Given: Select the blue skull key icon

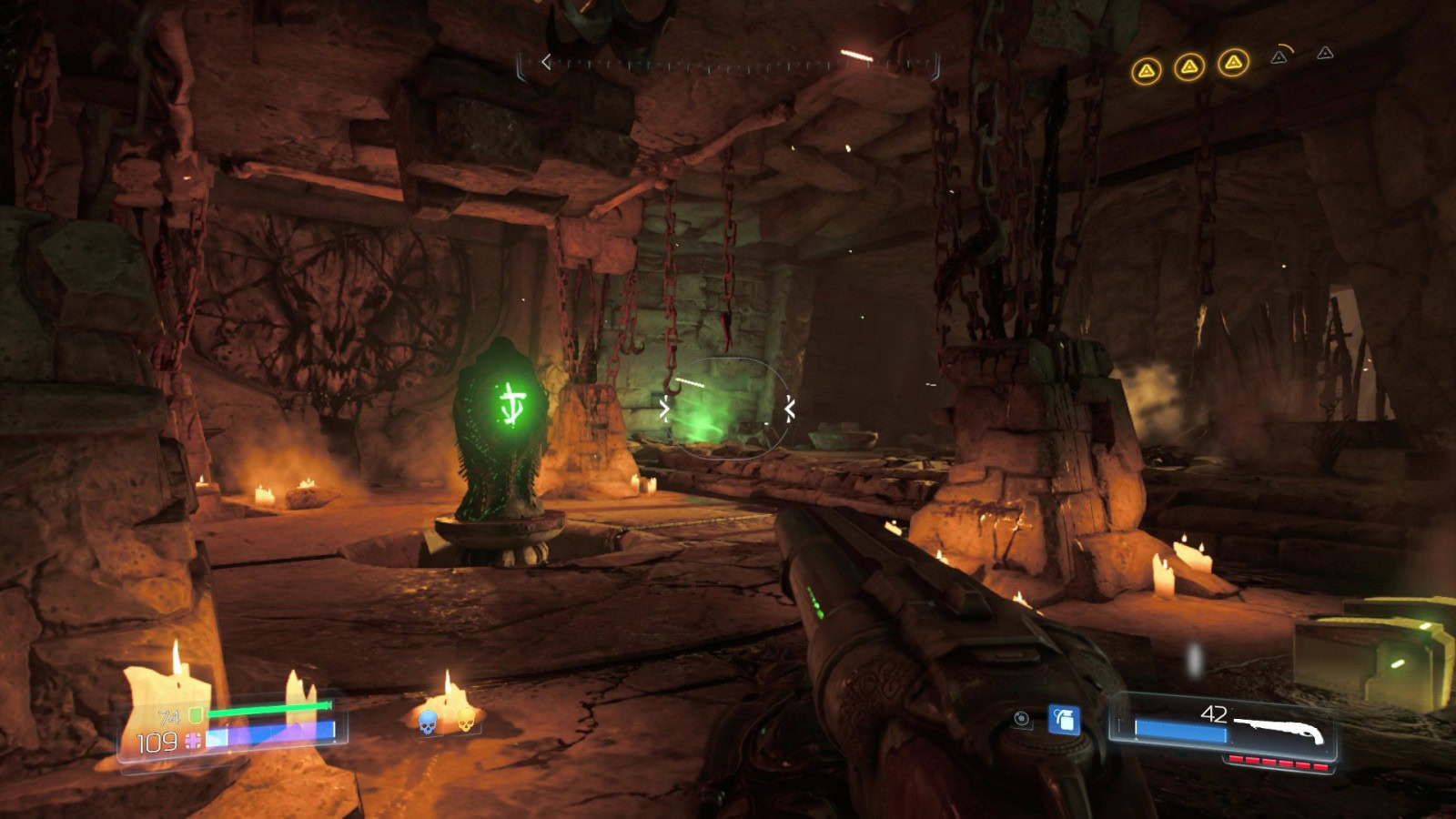Looking at the screenshot, I should point(427,723).
